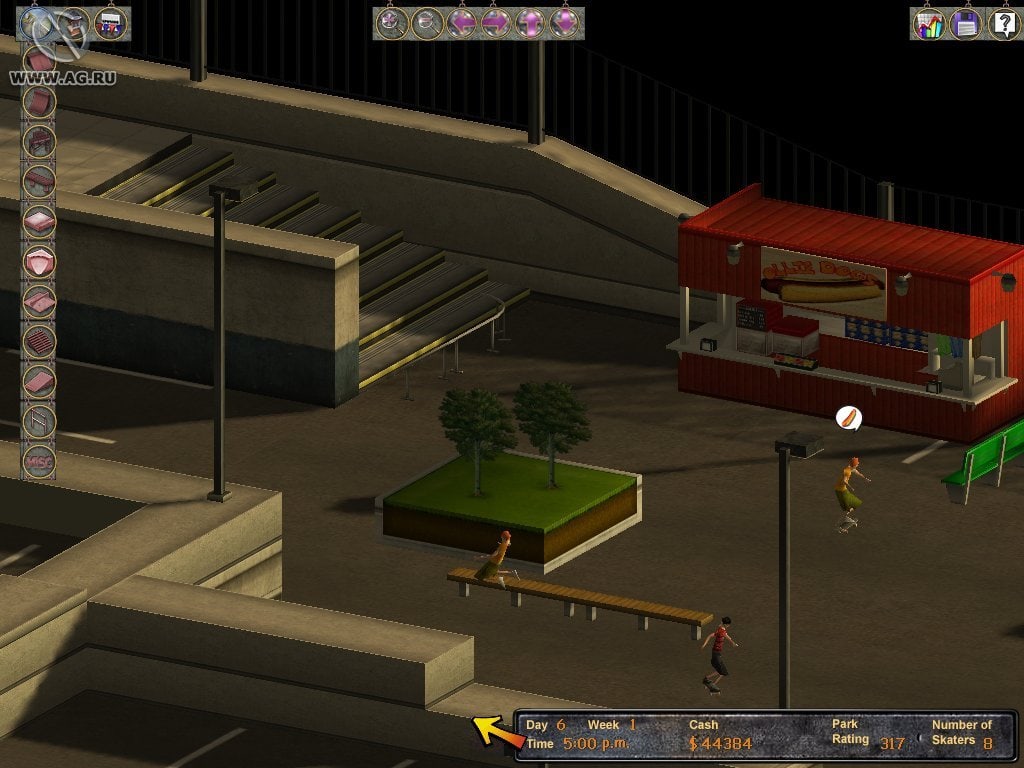Viewport: 1024px width, 768px height.
Task: Pick the bowl-shaped piece in the build toolbar
Action: pyautogui.click(x=39, y=261)
